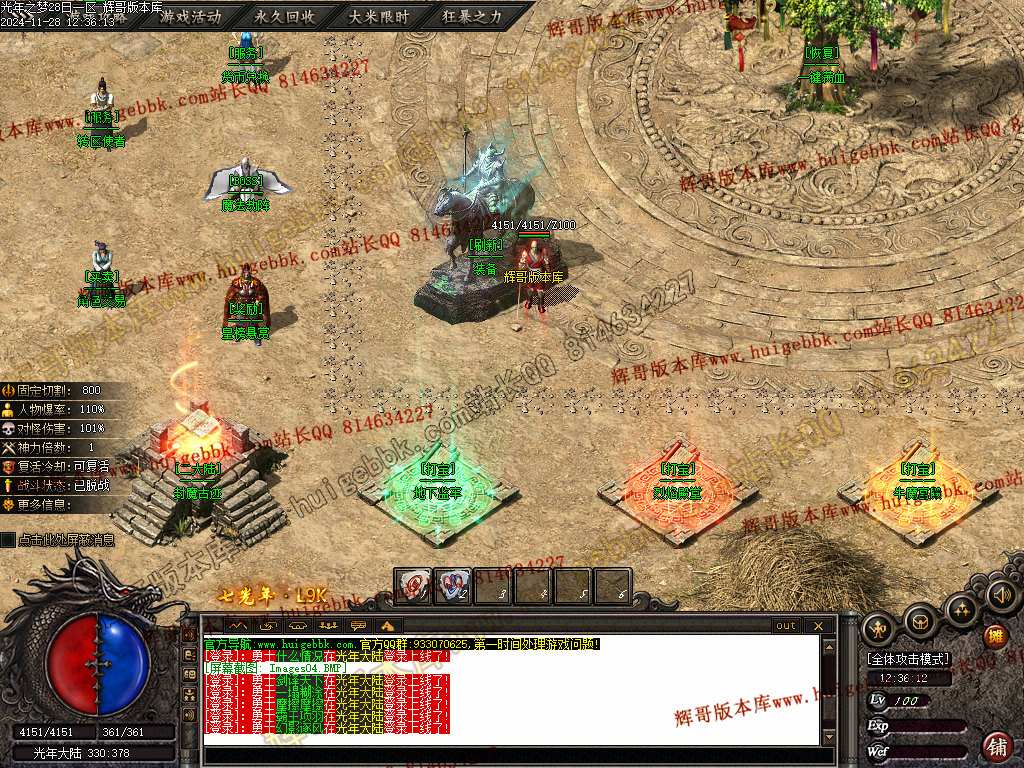Toggle the 点击此处屏蔽消息 checkbox
Image resolution: width=1024 pixels, height=768 pixels.
9,540
